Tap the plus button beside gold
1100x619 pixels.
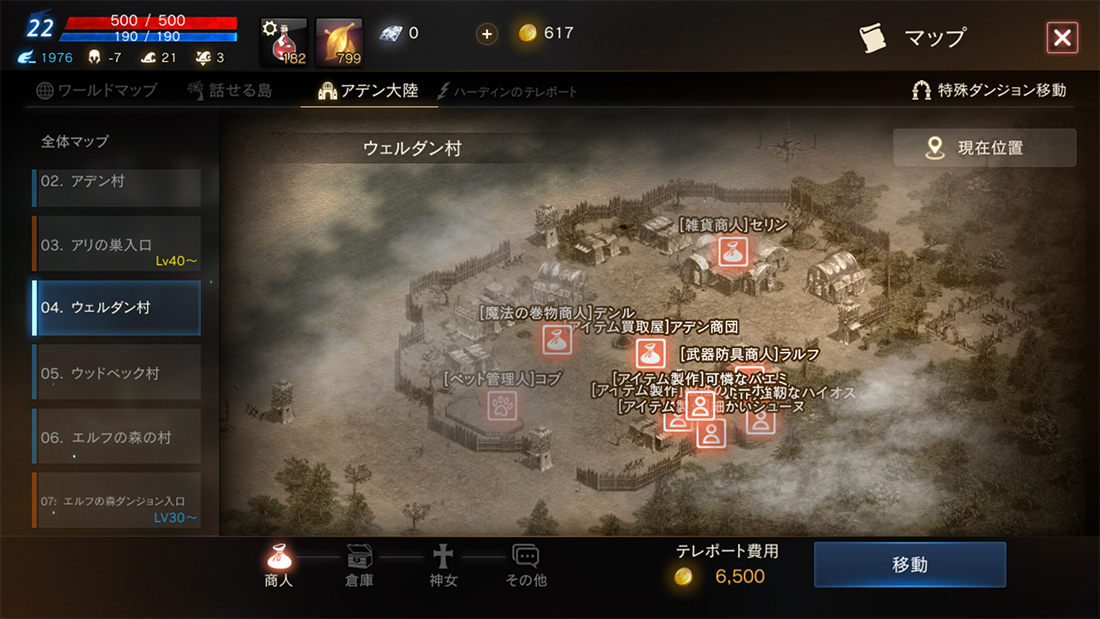[487, 34]
